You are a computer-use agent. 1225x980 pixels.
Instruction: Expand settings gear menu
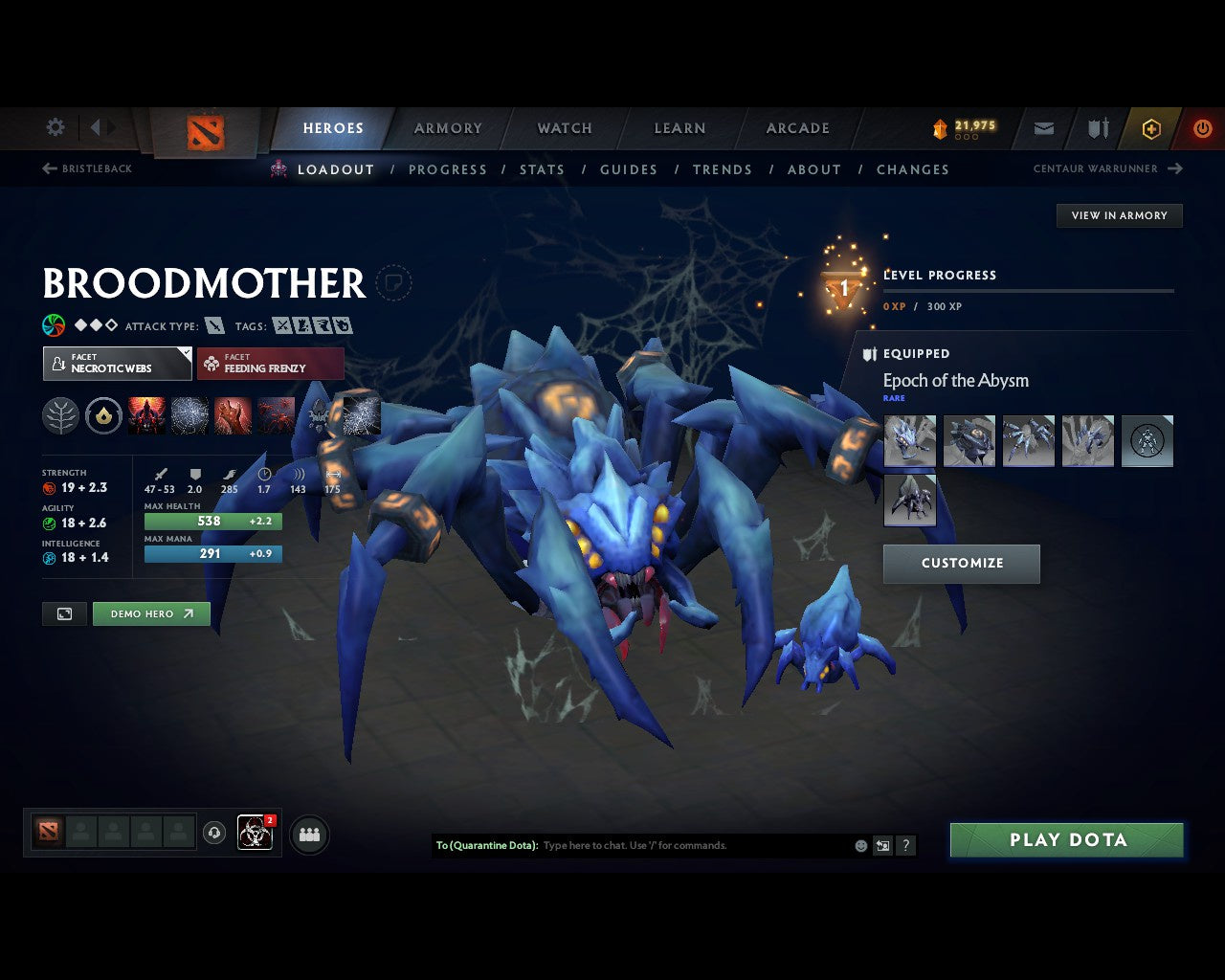[55, 126]
